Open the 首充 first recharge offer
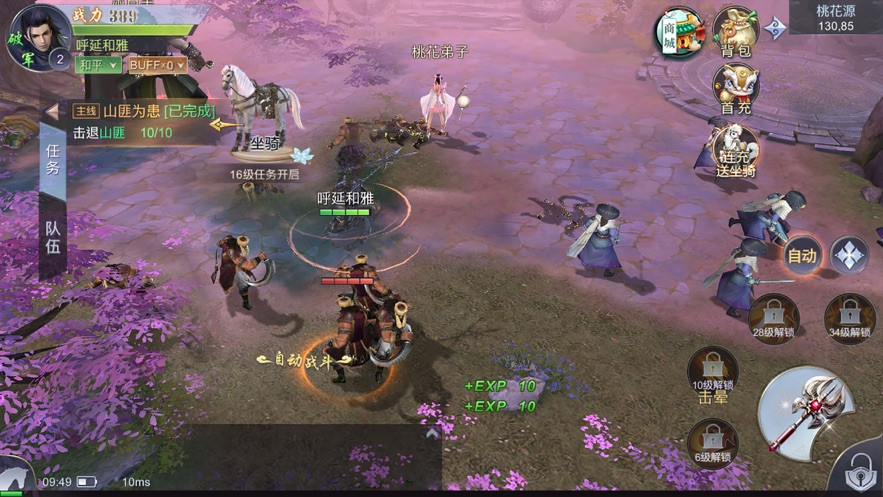Screen dimensions: 883x497 coord(736,89)
